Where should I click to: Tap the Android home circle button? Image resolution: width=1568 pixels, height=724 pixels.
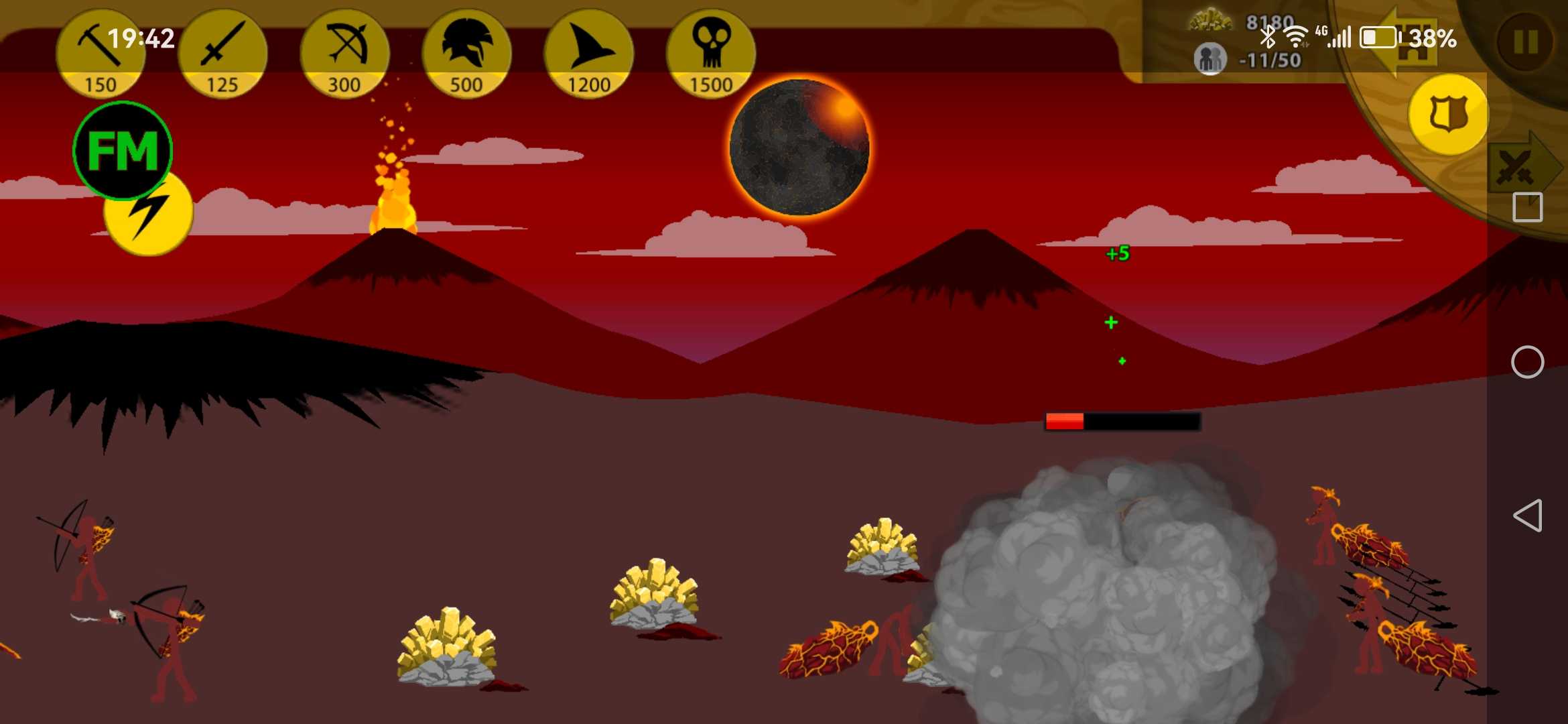(x=1527, y=363)
